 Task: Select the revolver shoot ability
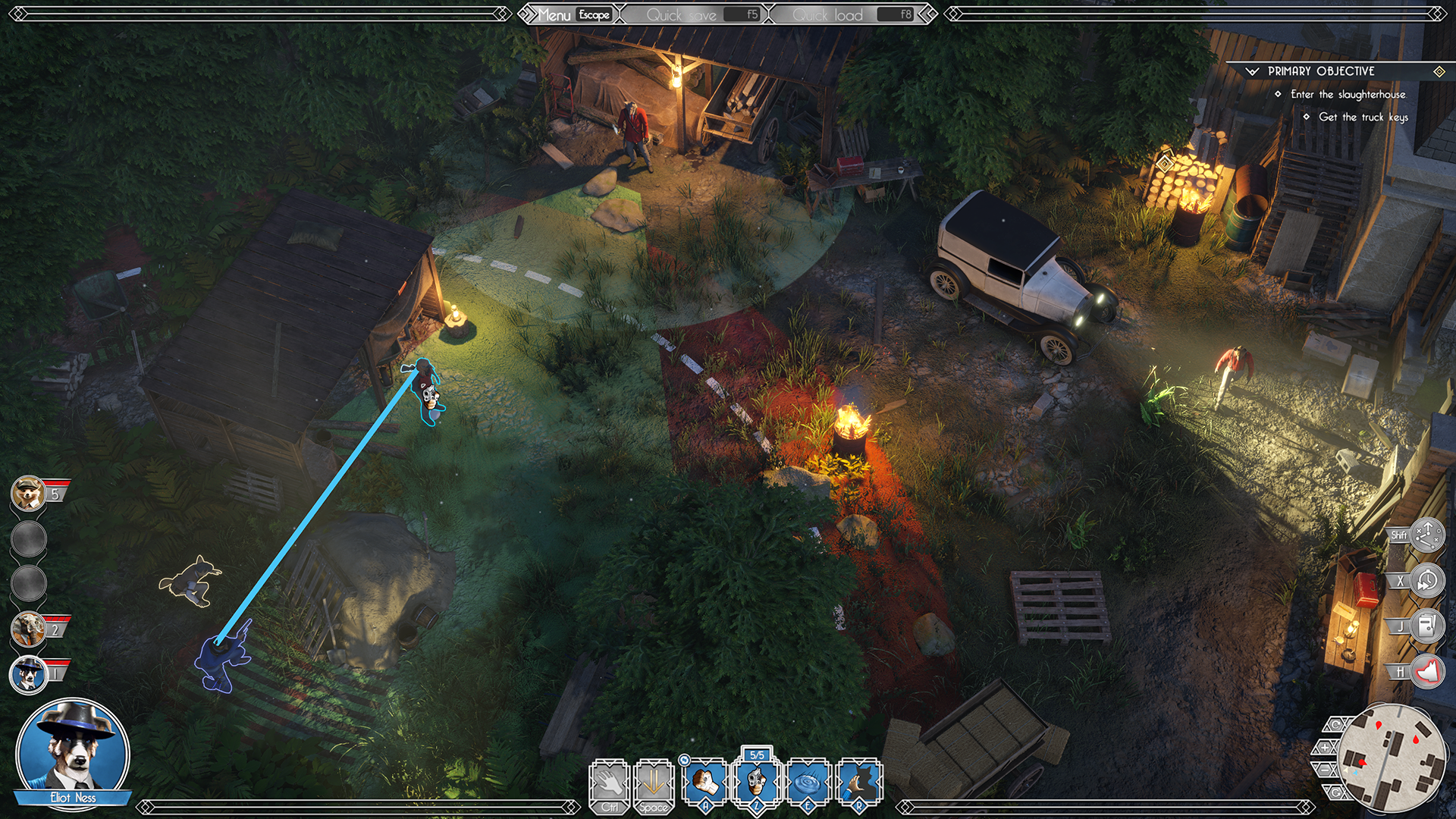coord(757,783)
